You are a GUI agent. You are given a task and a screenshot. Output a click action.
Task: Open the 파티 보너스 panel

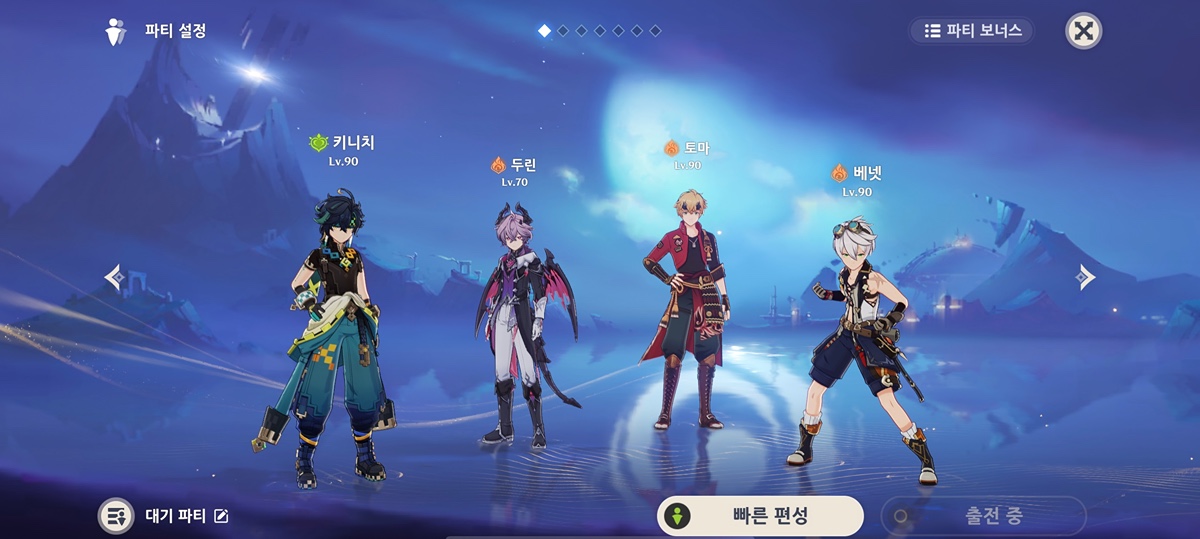point(971,30)
